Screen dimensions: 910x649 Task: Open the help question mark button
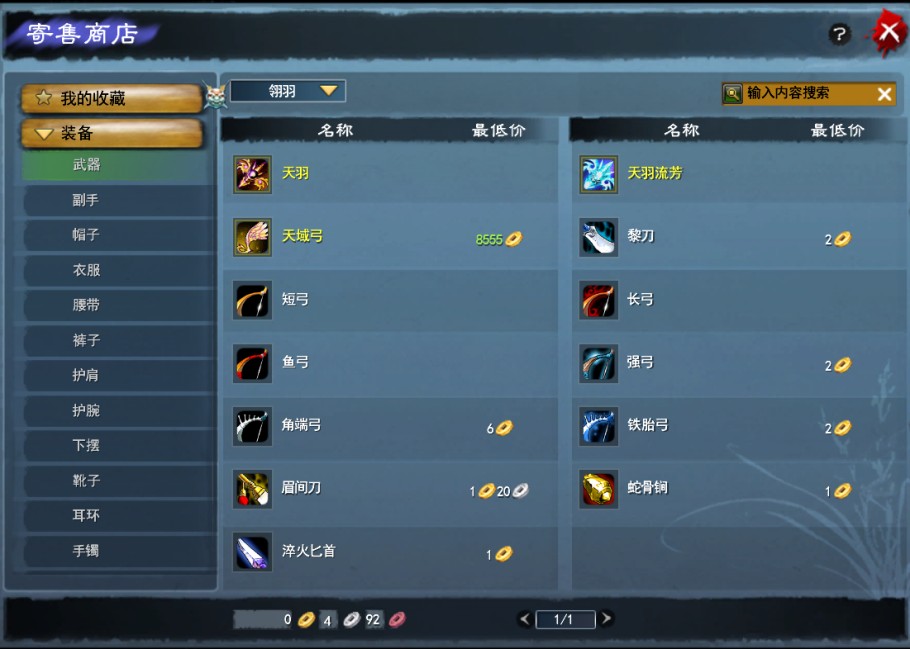(839, 34)
